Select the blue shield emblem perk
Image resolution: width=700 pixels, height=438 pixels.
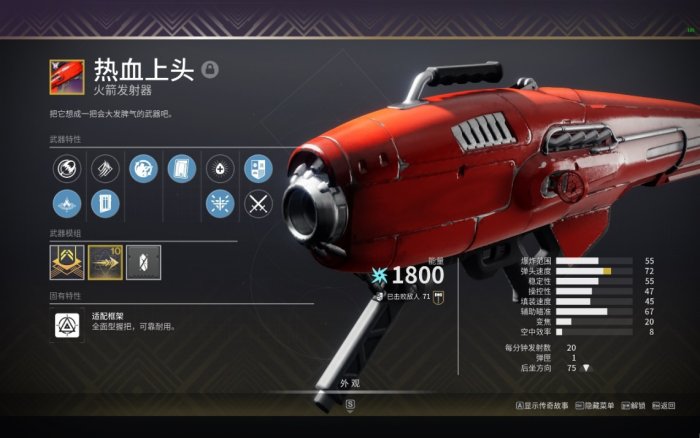pyautogui.click(x=258, y=168)
